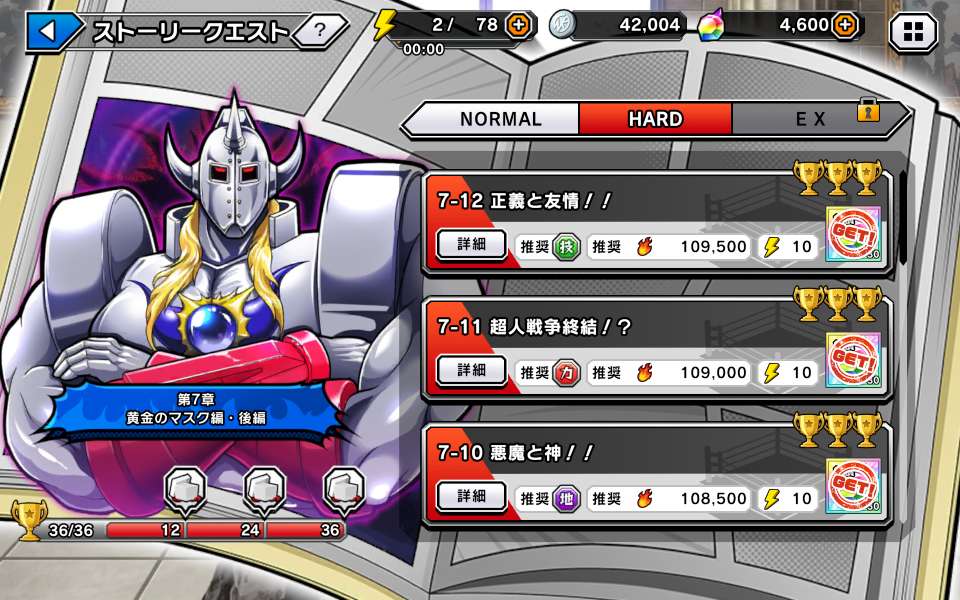960x600 pixels.
Task: Select quest 7-11 超人戦争終結 row
Action: pos(620,327)
